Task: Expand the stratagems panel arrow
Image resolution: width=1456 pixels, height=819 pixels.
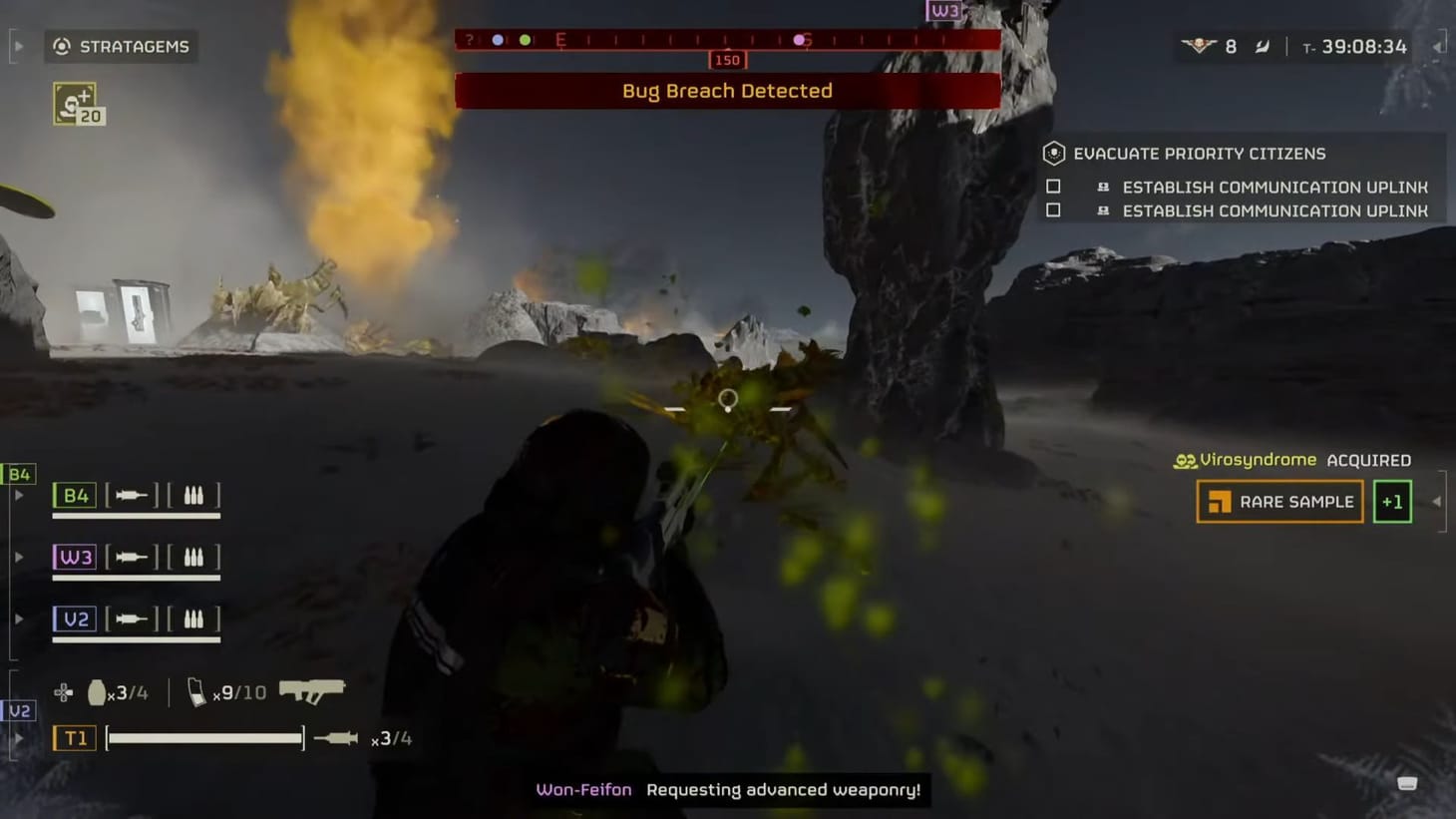Action: [17, 45]
